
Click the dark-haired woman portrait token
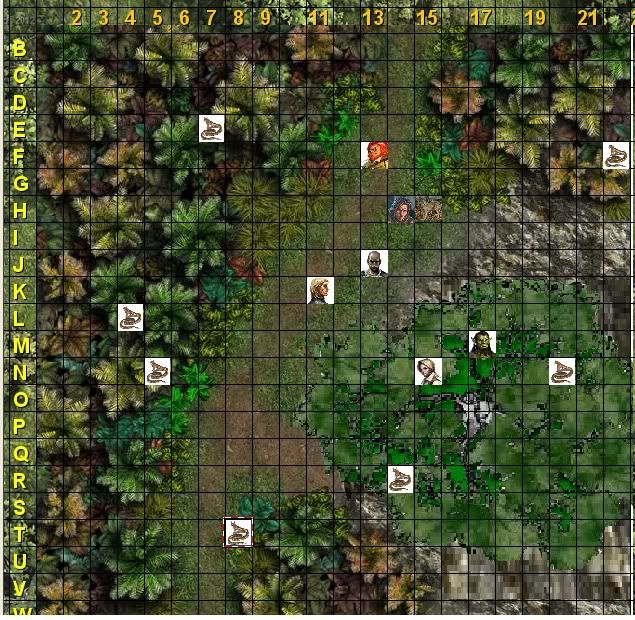[x=401, y=209]
